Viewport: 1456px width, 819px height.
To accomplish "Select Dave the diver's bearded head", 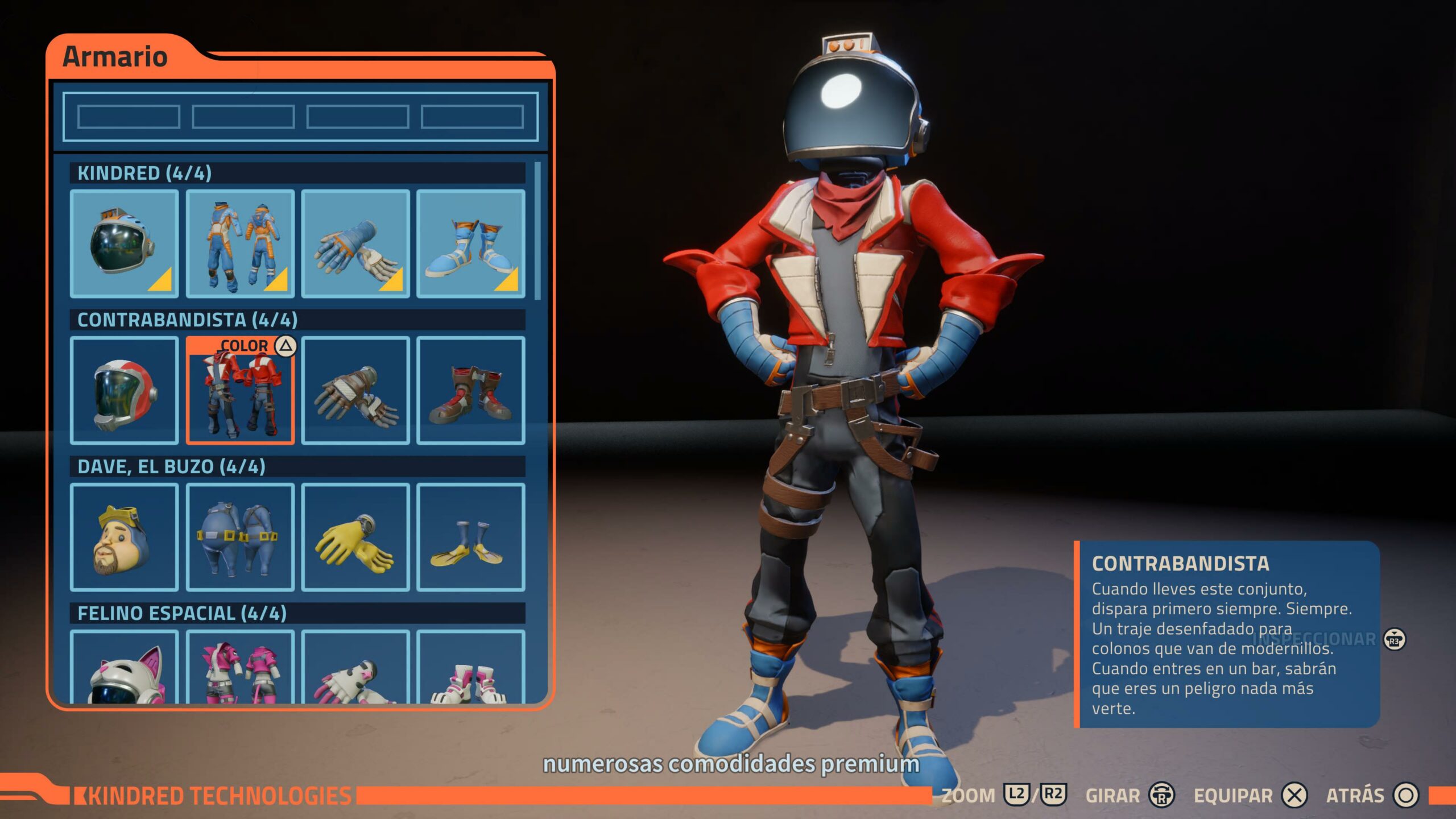I will click(x=124, y=537).
